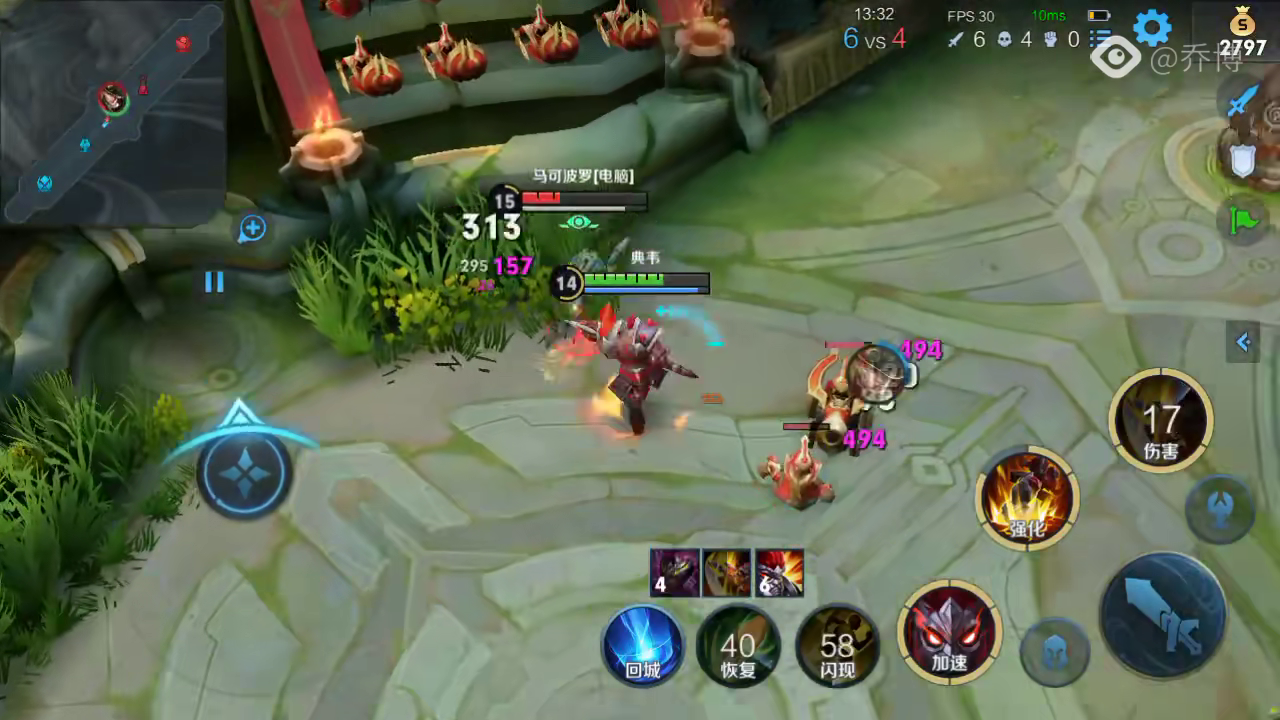Open the blue gear settings menu
The image size is (1280, 720).
(1151, 28)
